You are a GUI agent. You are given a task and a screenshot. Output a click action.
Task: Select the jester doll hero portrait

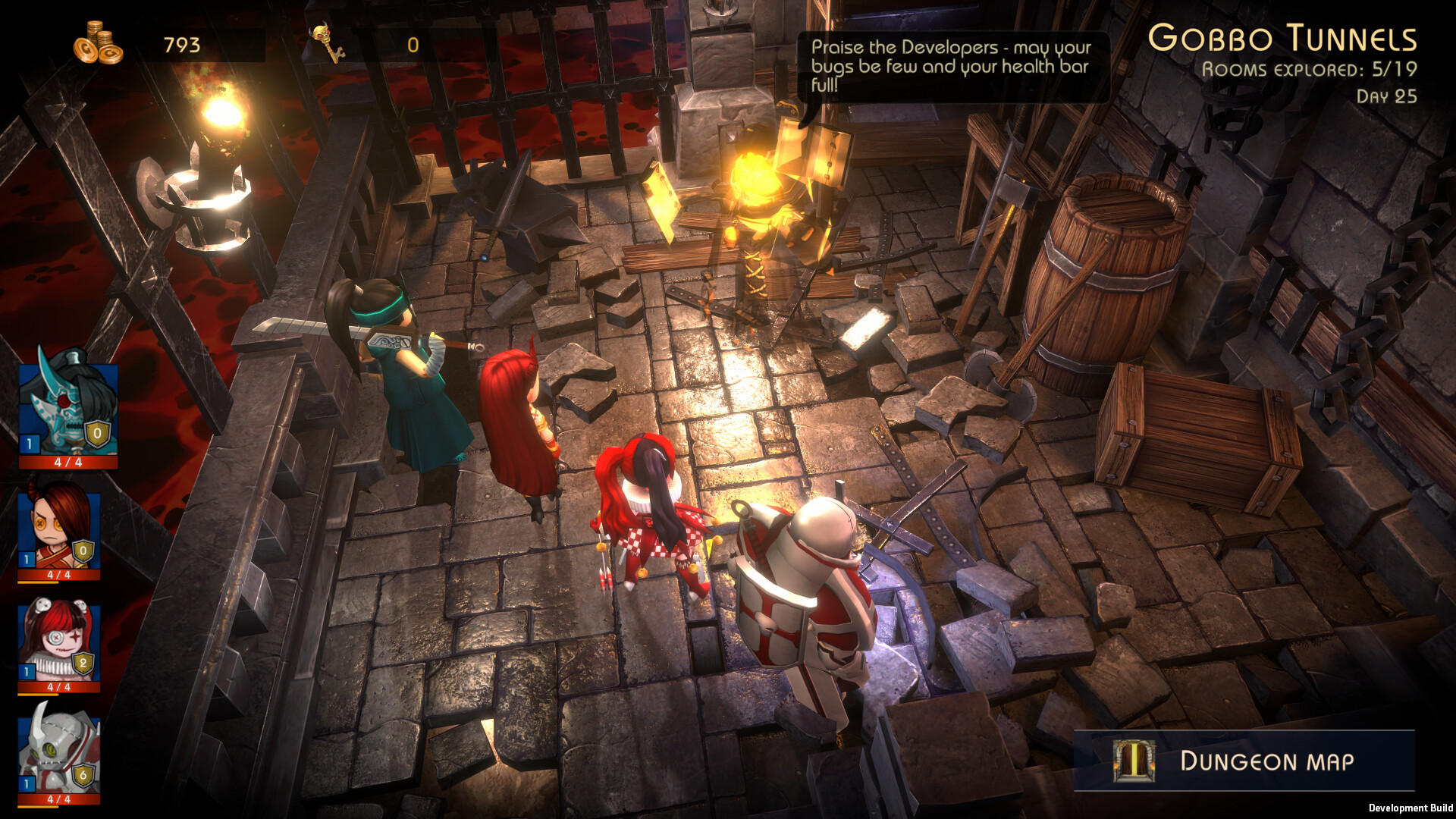click(x=58, y=642)
